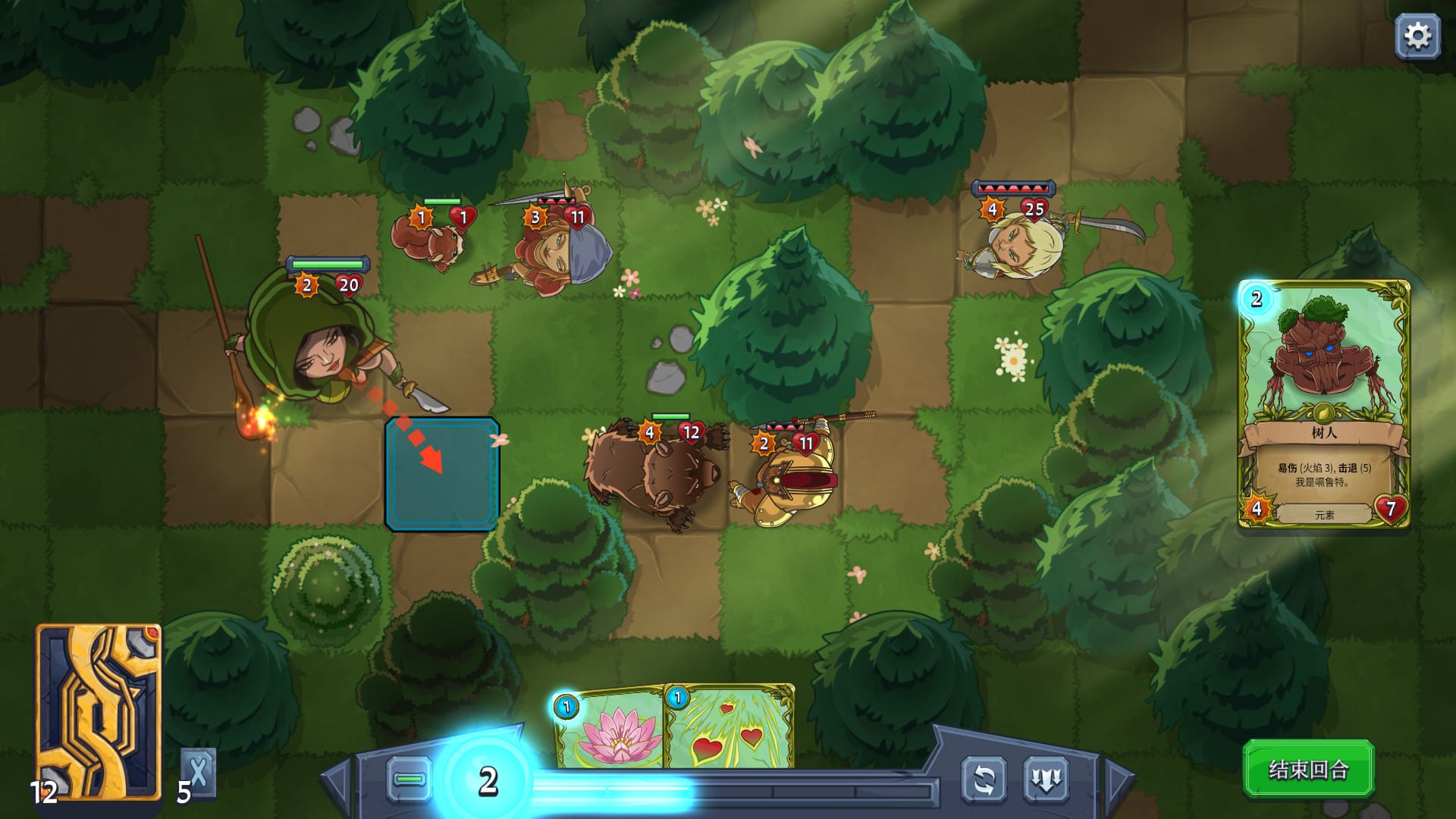Click the triple down-arrows button
Screen dimensions: 1456x819
click(1046, 780)
